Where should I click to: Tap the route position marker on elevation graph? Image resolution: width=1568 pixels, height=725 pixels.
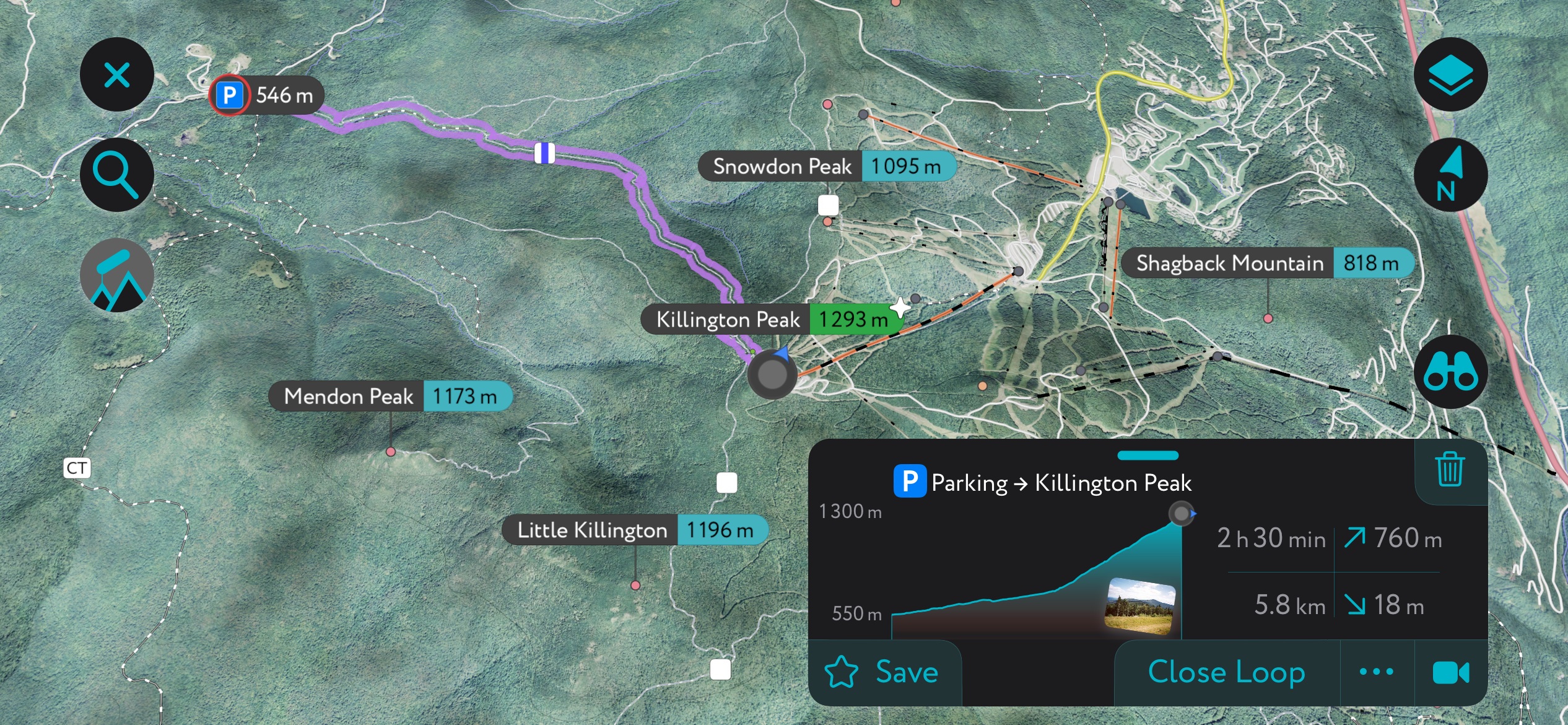(1180, 512)
